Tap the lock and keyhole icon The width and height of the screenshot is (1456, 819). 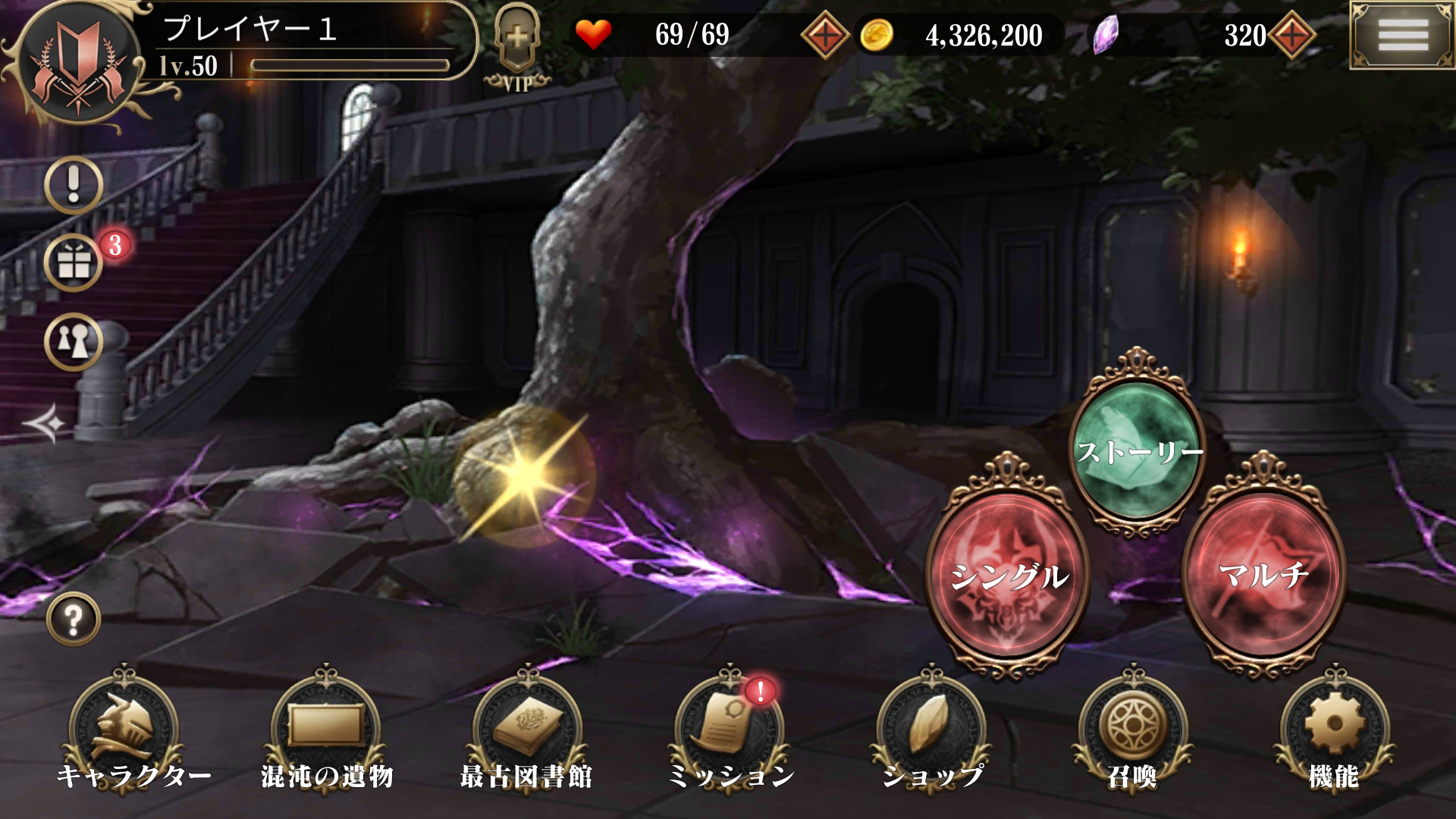point(72,341)
